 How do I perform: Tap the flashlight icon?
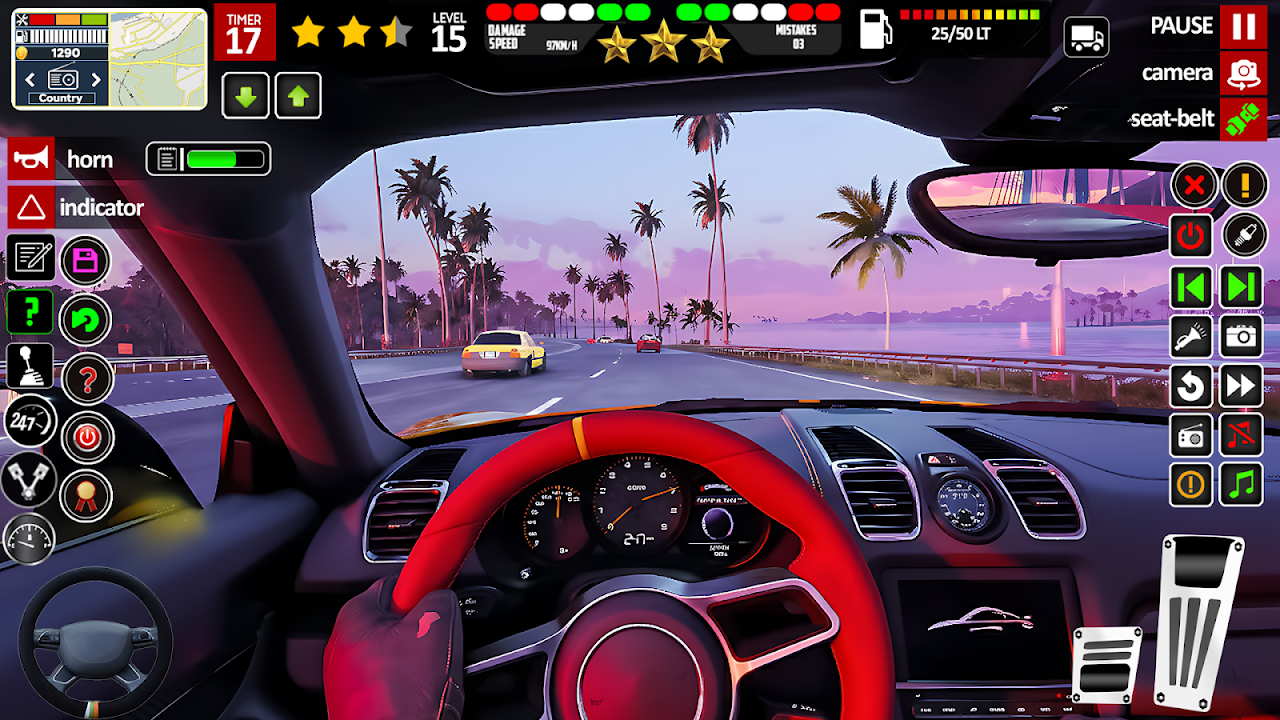click(1192, 338)
